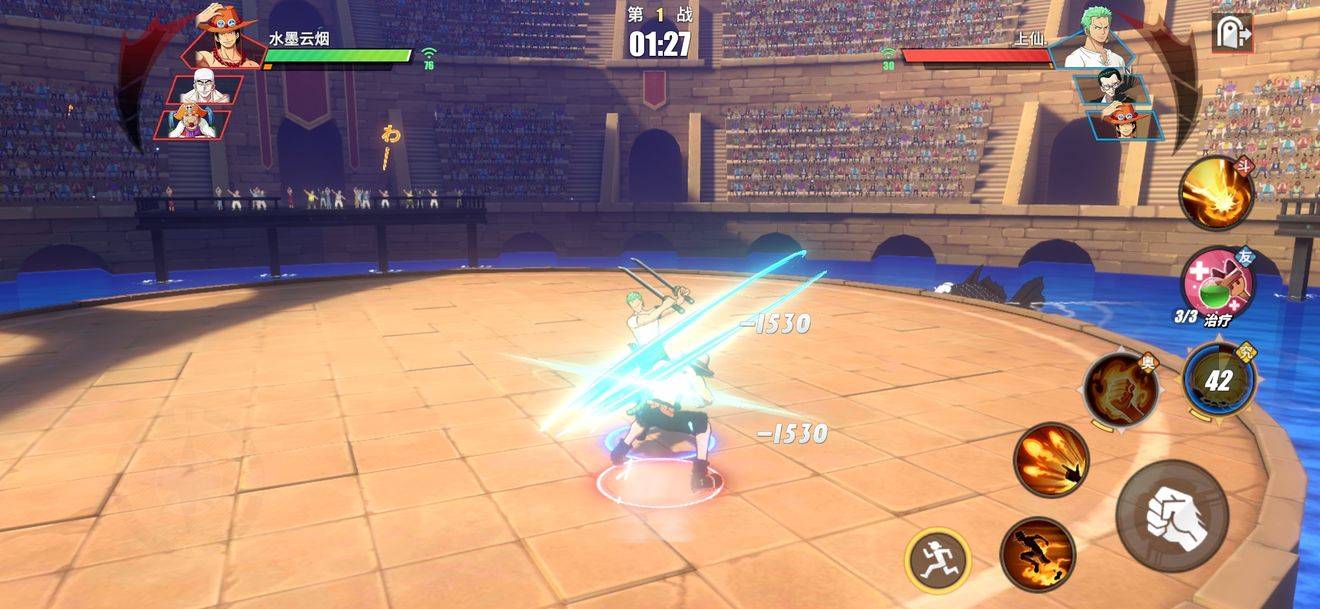Open the exit battle door button
Image resolution: width=1320 pixels, height=609 pixels.
click(1232, 34)
